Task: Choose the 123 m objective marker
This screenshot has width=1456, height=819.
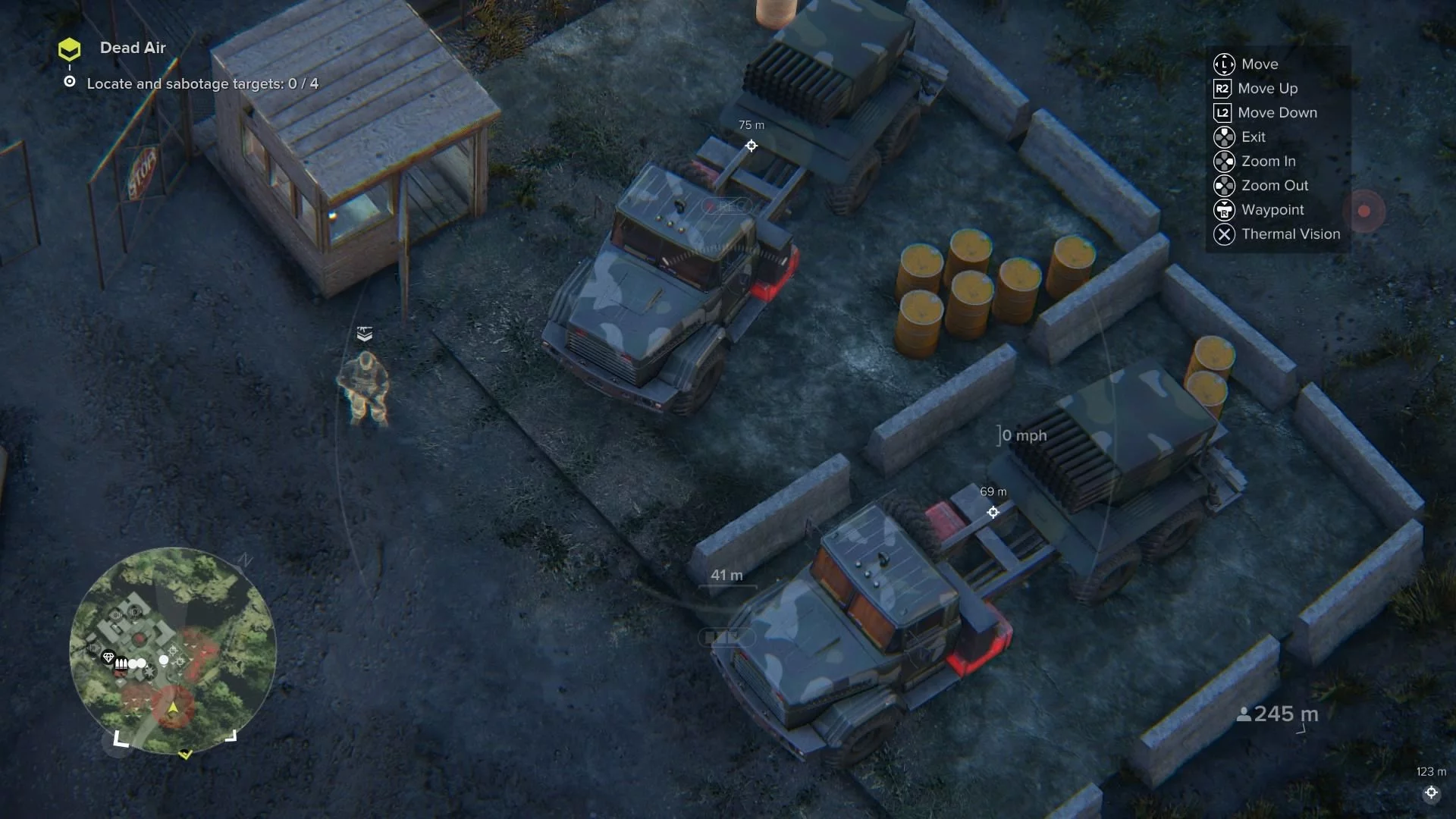Action: [1430, 792]
